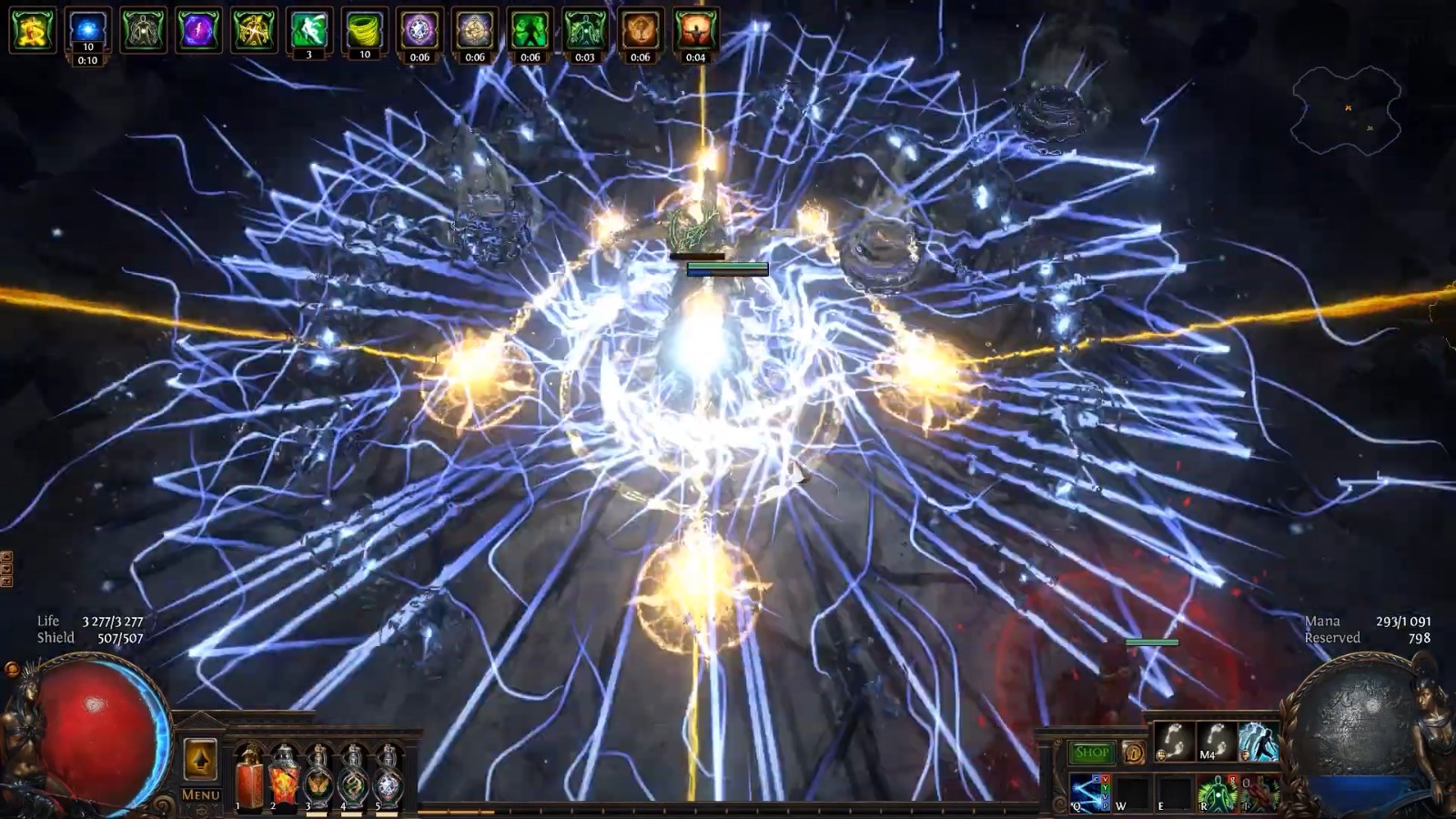Select the lightning arrow skill in slot Q
Image resolution: width=1456 pixels, height=819 pixels.
point(1090,790)
